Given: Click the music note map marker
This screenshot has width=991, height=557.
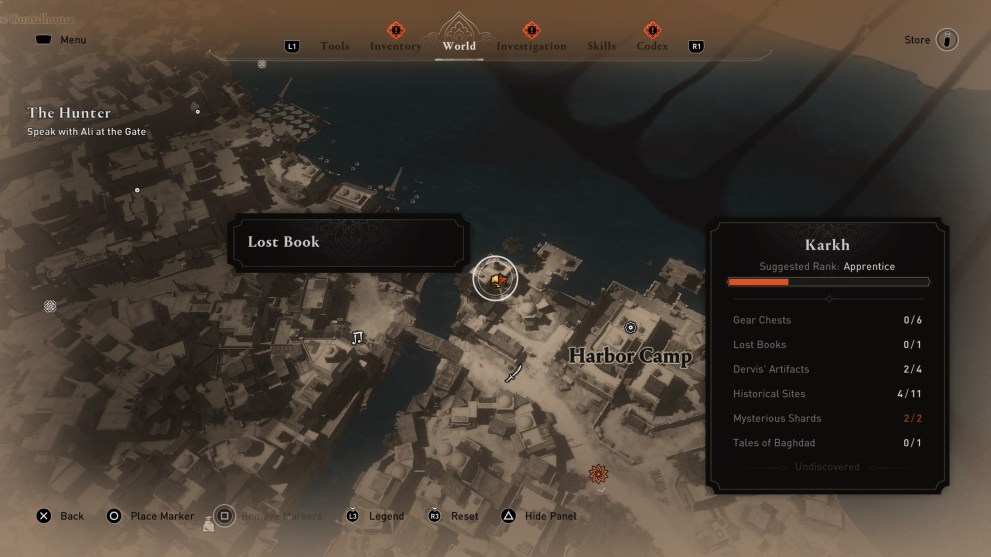Looking at the screenshot, I should pyautogui.click(x=357, y=338).
